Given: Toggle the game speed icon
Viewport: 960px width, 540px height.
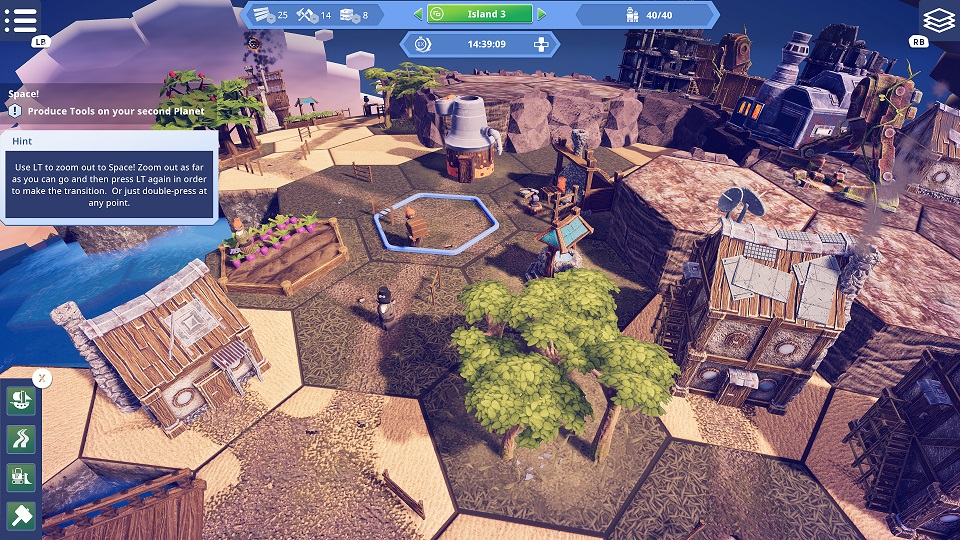Looking at the screenshot, I should point(422,44).
